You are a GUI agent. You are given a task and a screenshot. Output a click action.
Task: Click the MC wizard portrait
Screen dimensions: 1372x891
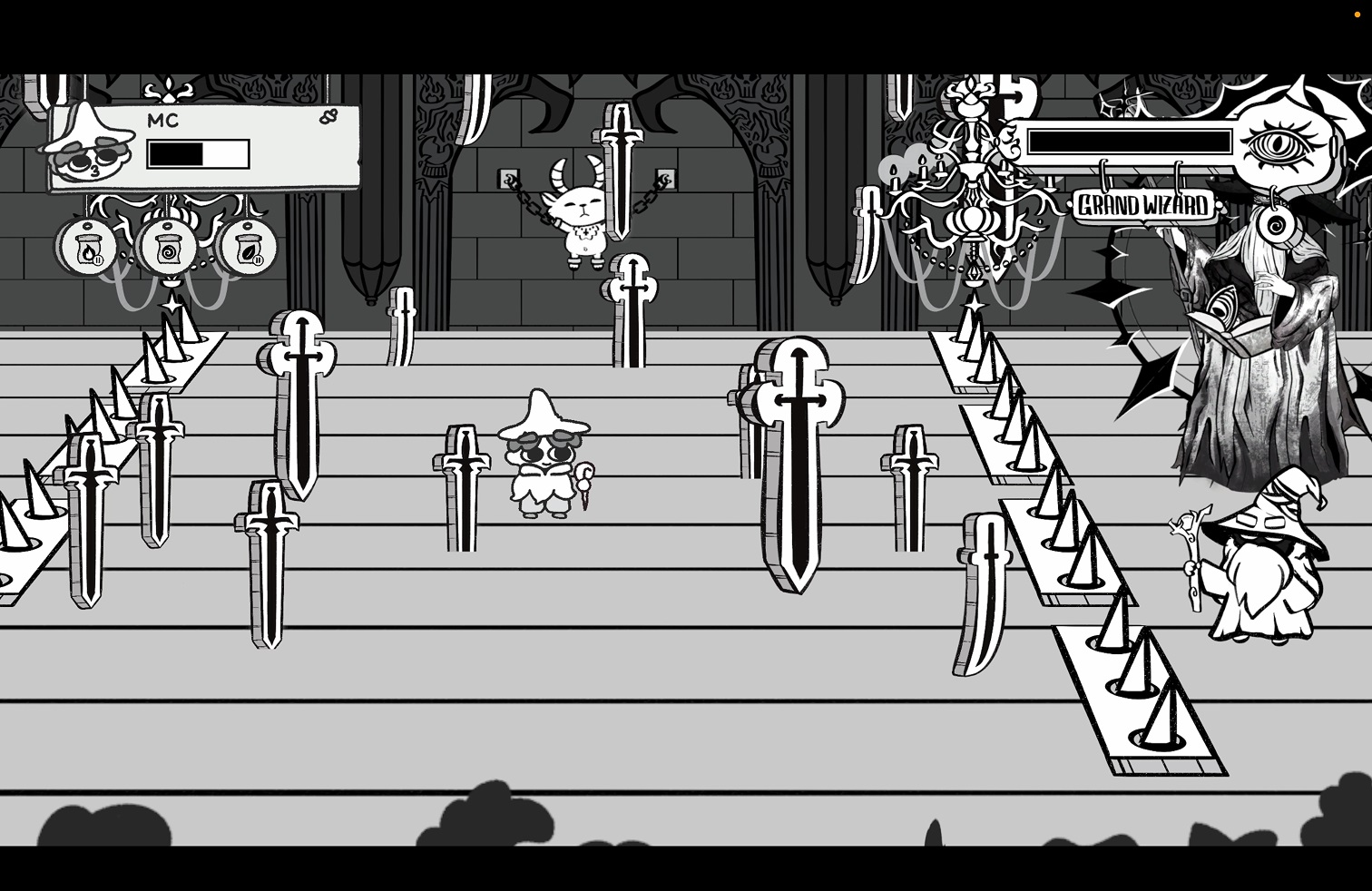click(86, 147)
